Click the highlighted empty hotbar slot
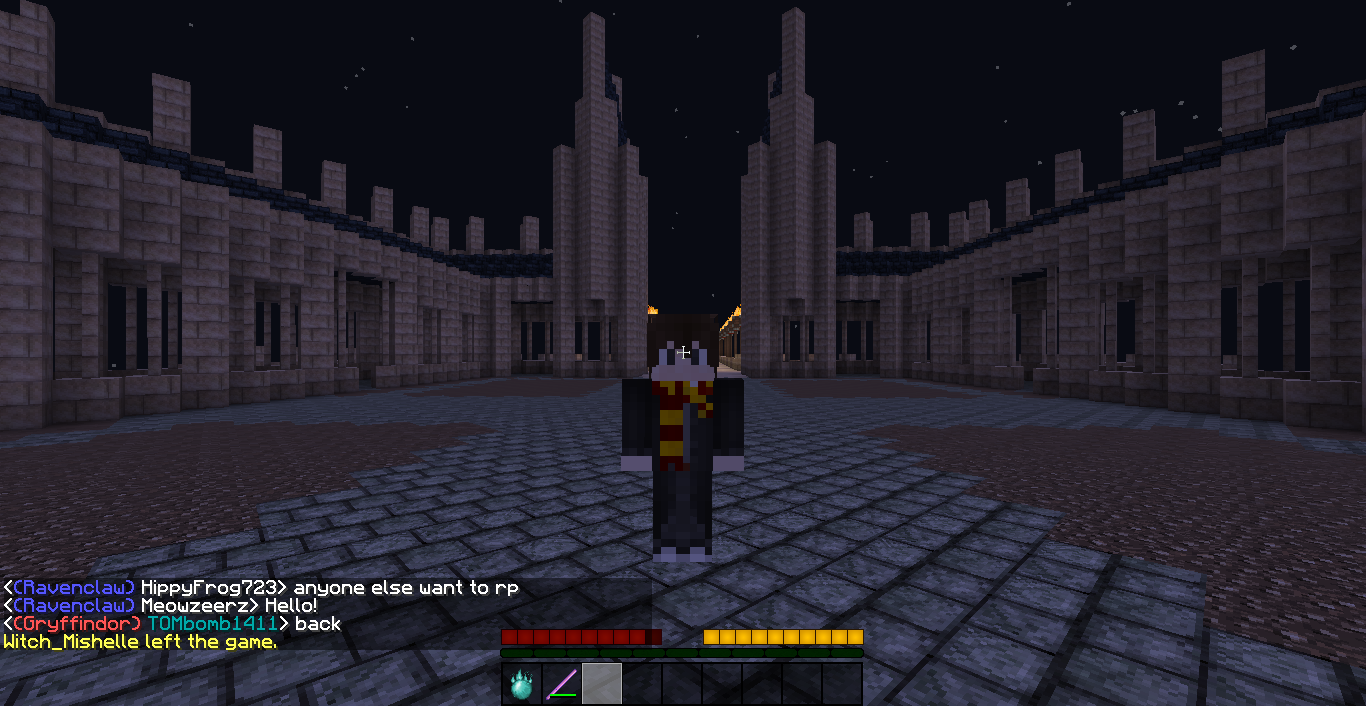This screenshot has width=1366, height=706. [602, 685]
